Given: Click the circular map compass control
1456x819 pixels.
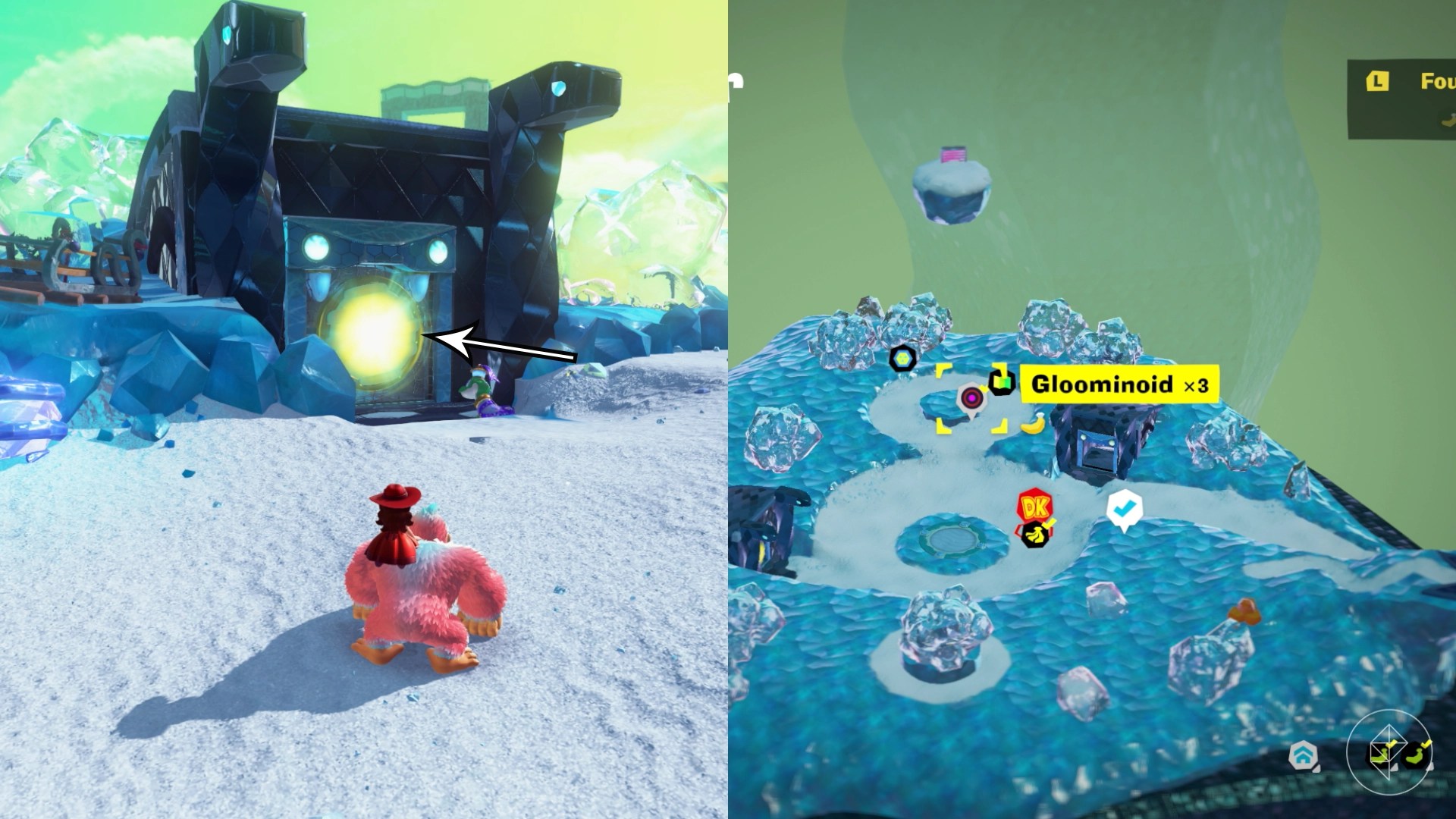Looking at the screenshot, I should (x=1395, y=755).
